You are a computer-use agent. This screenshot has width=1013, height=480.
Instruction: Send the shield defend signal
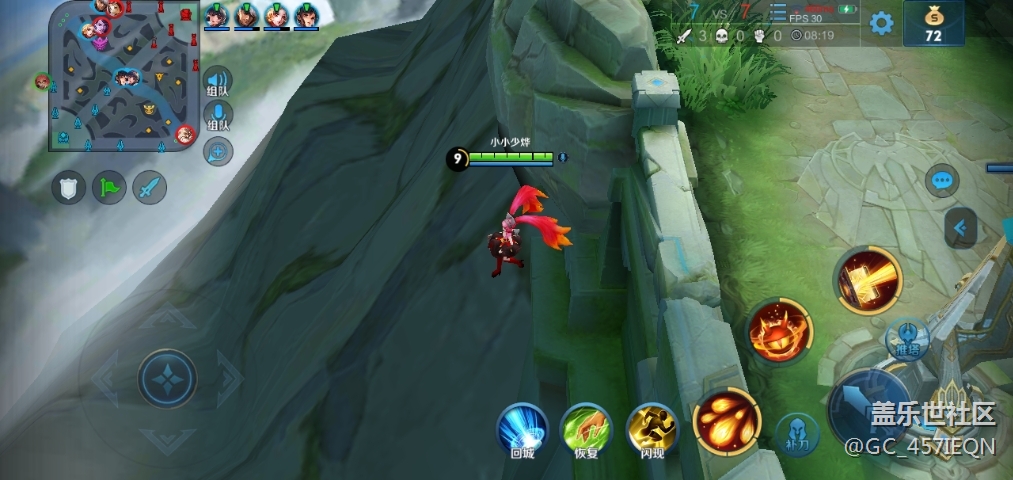tap(69, 188)
